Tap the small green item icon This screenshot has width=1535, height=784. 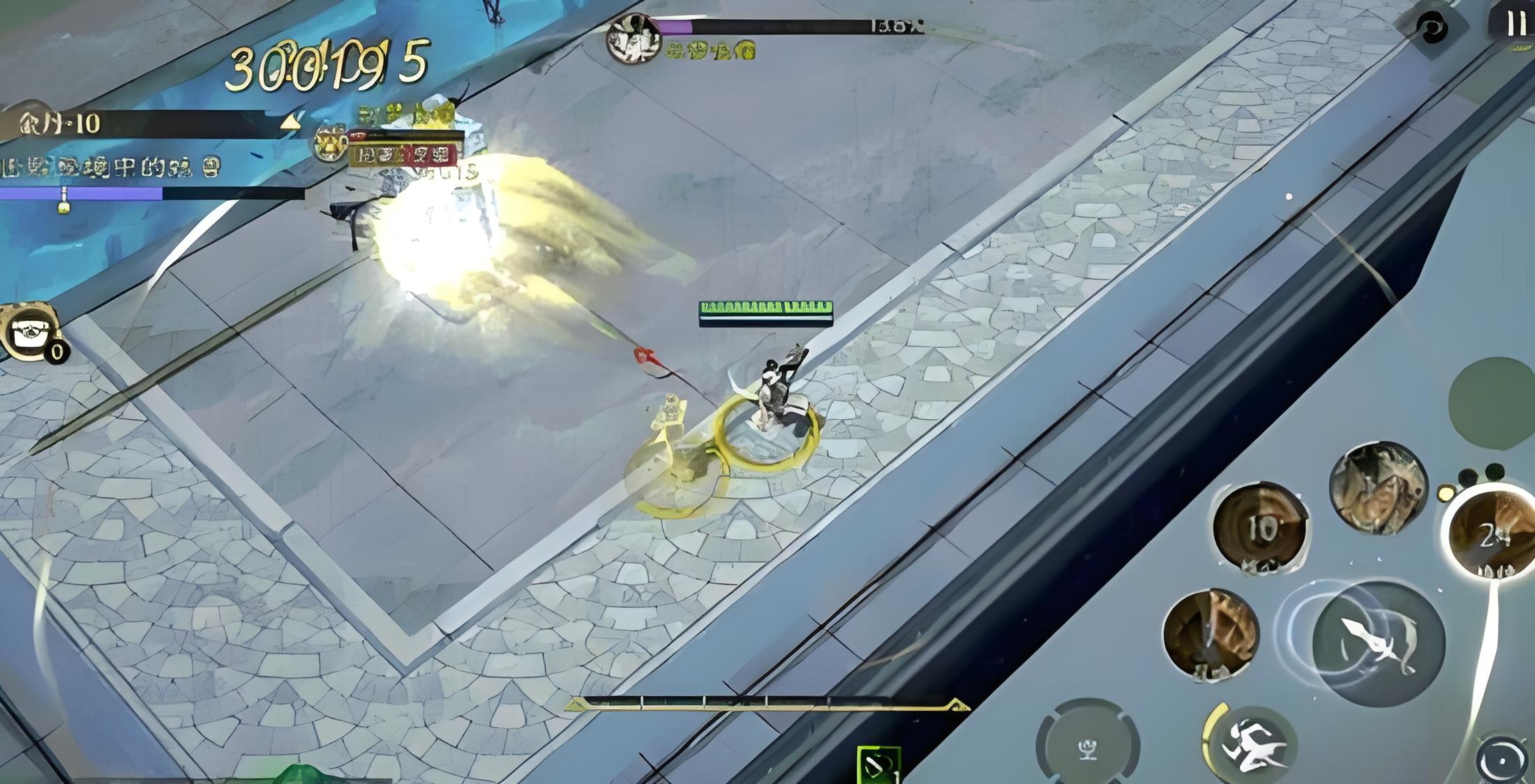(x=878, y=764)
